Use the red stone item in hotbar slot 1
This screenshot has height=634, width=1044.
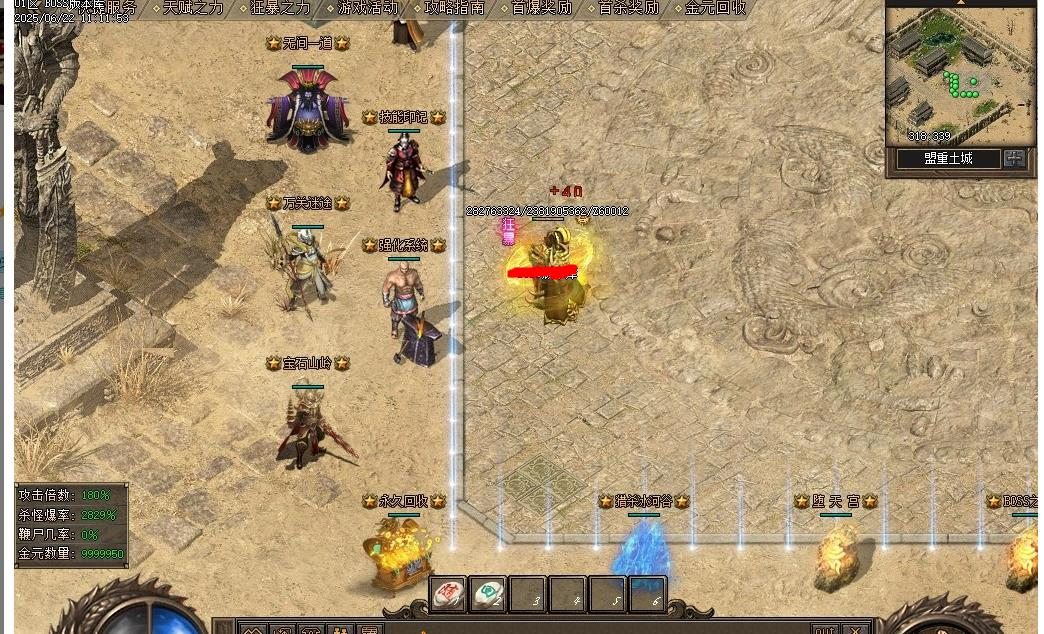click(448, 594)
